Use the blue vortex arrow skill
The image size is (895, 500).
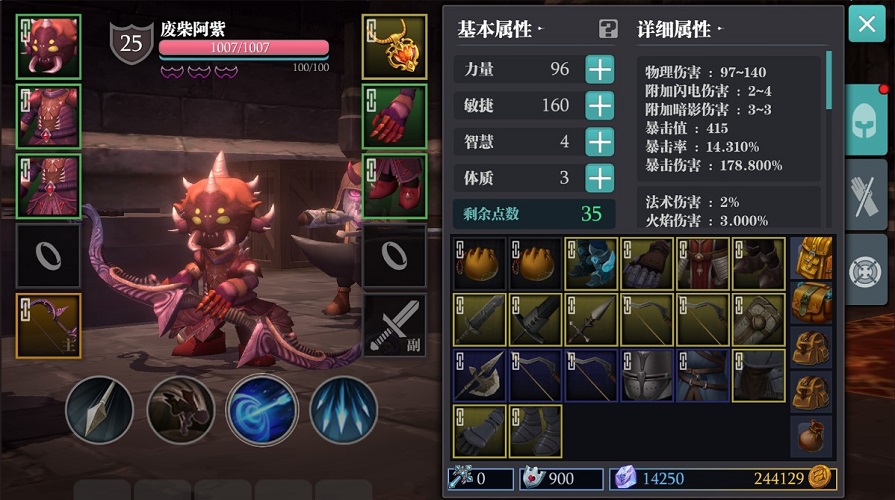click(262, 410)
